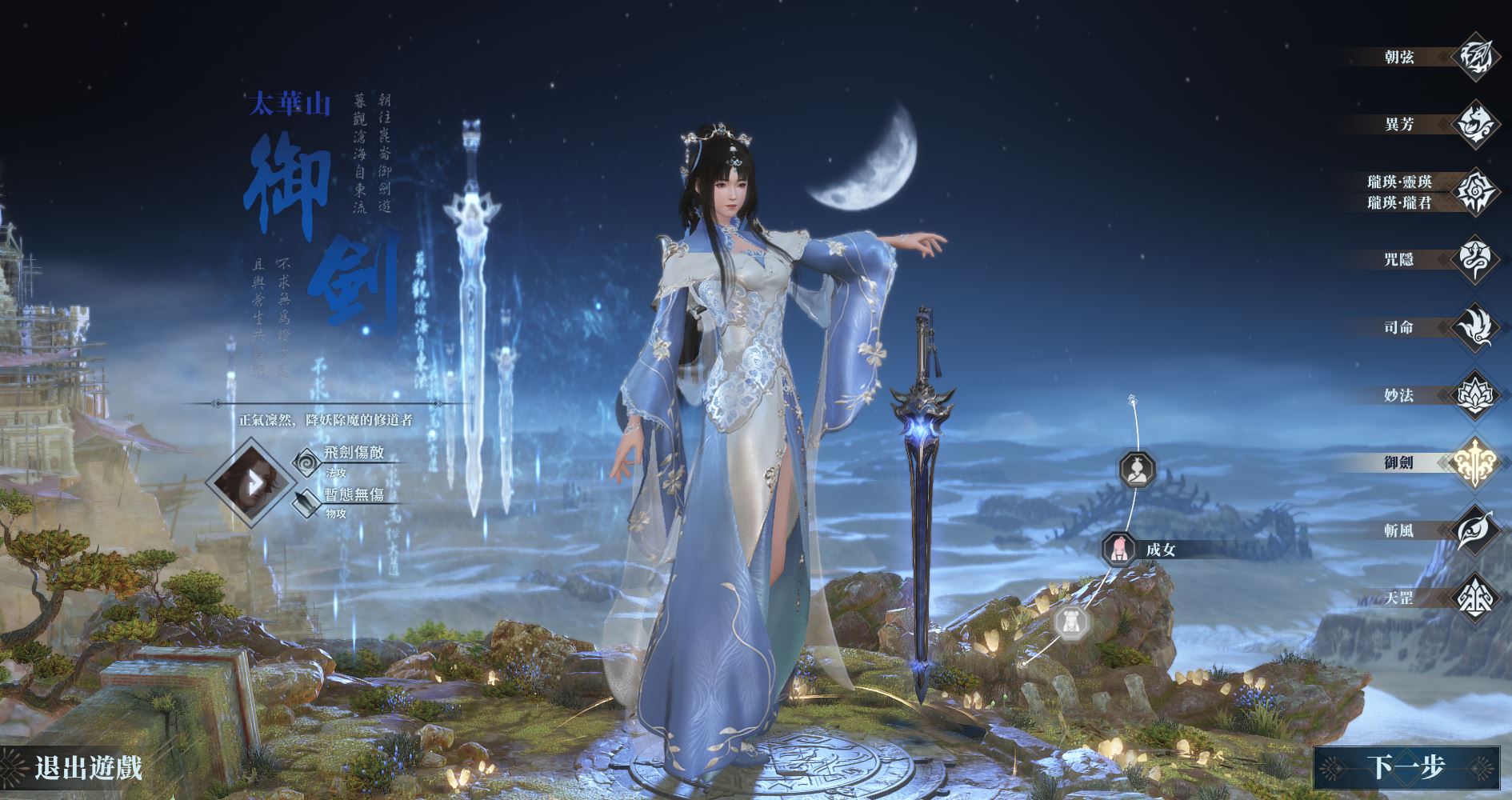
Task: Click 退出遊戲 to exit the game
Action: [88, 768]
